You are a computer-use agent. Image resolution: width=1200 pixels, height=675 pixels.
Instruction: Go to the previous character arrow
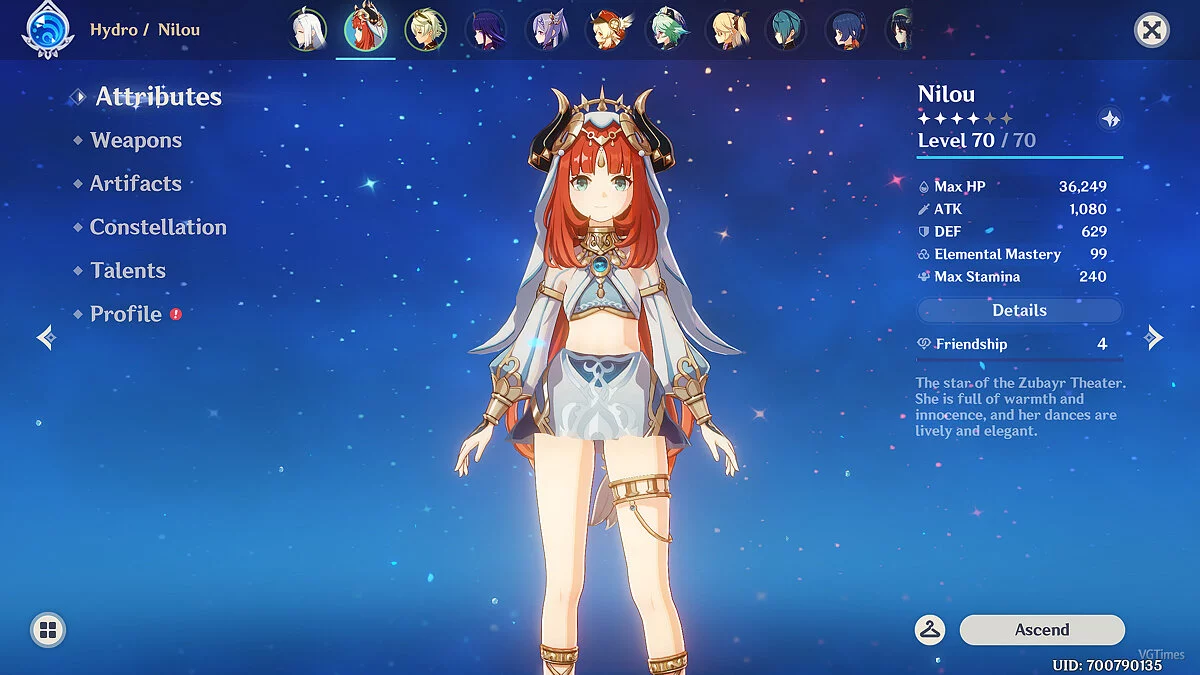[46, 338]
